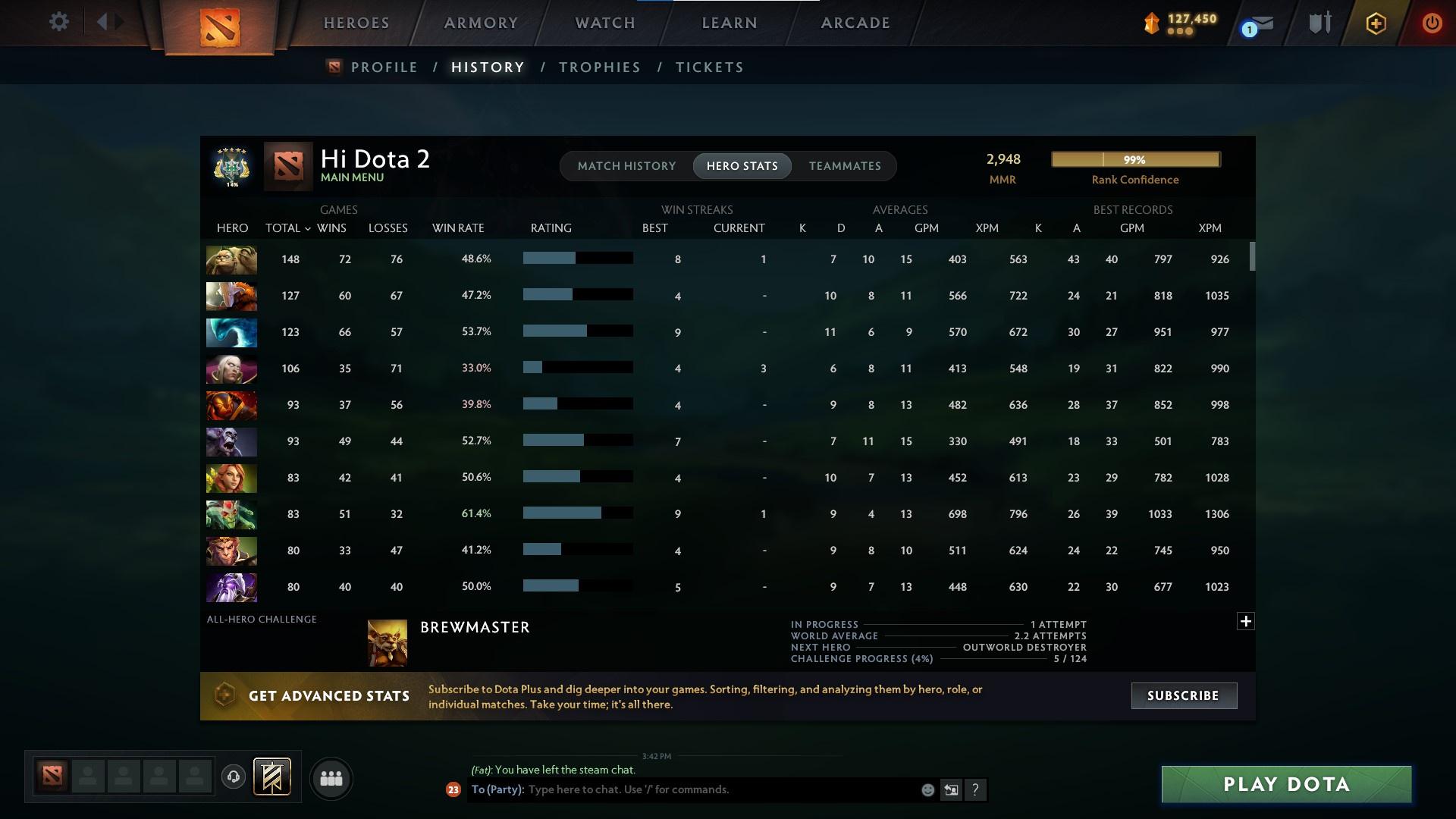Click the shield and sword armory icon
1456x819 pixels.
(x=1319, y=23)
